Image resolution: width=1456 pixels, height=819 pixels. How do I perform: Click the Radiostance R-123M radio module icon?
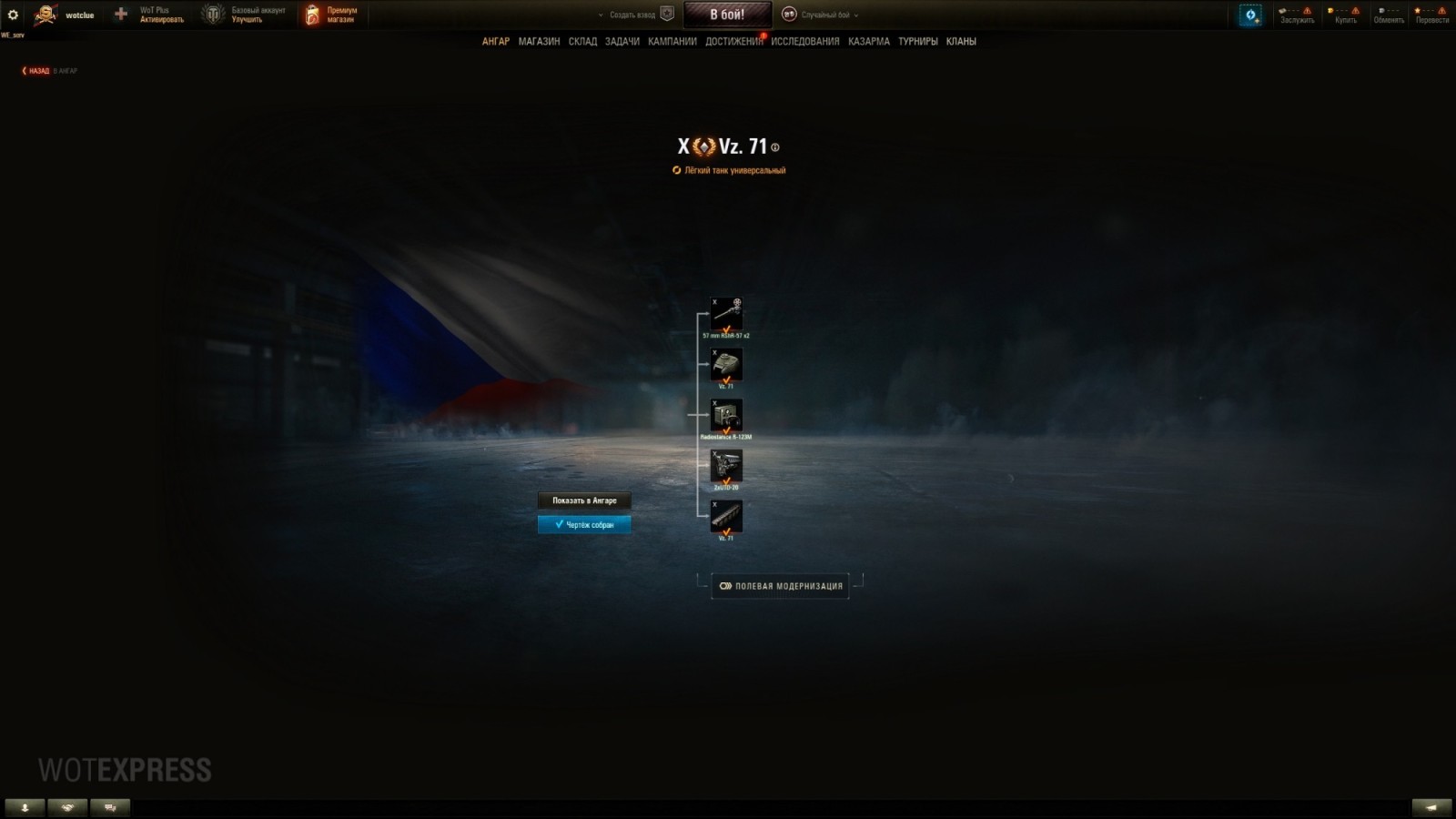click(x=726, y=414)
